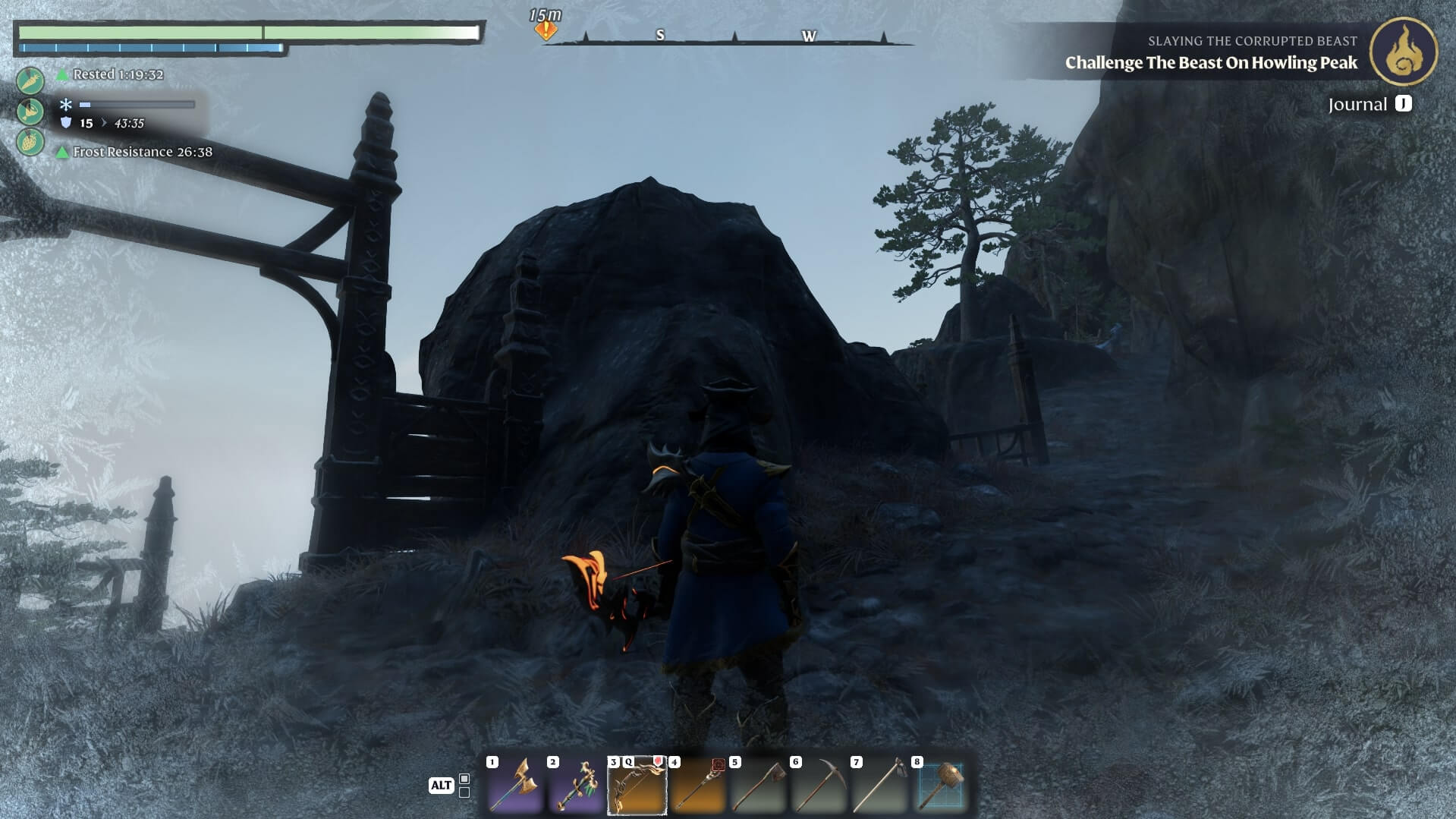1456x819 pixels.
Task: Select the golden battle axe in slot 1
Action: click(x=515, y=785)
